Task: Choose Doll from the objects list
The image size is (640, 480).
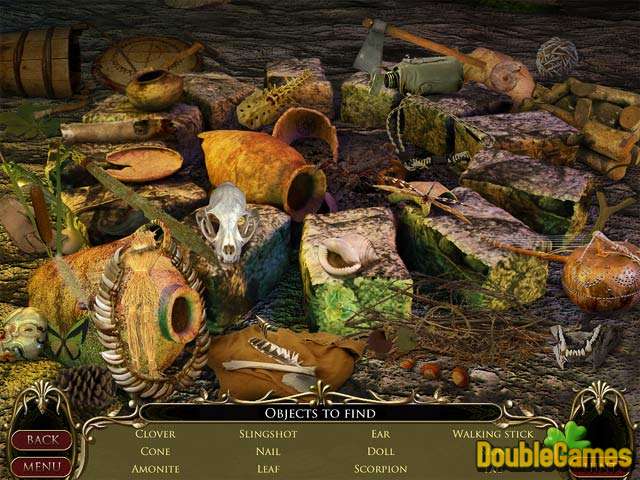Action: (380, 451)
